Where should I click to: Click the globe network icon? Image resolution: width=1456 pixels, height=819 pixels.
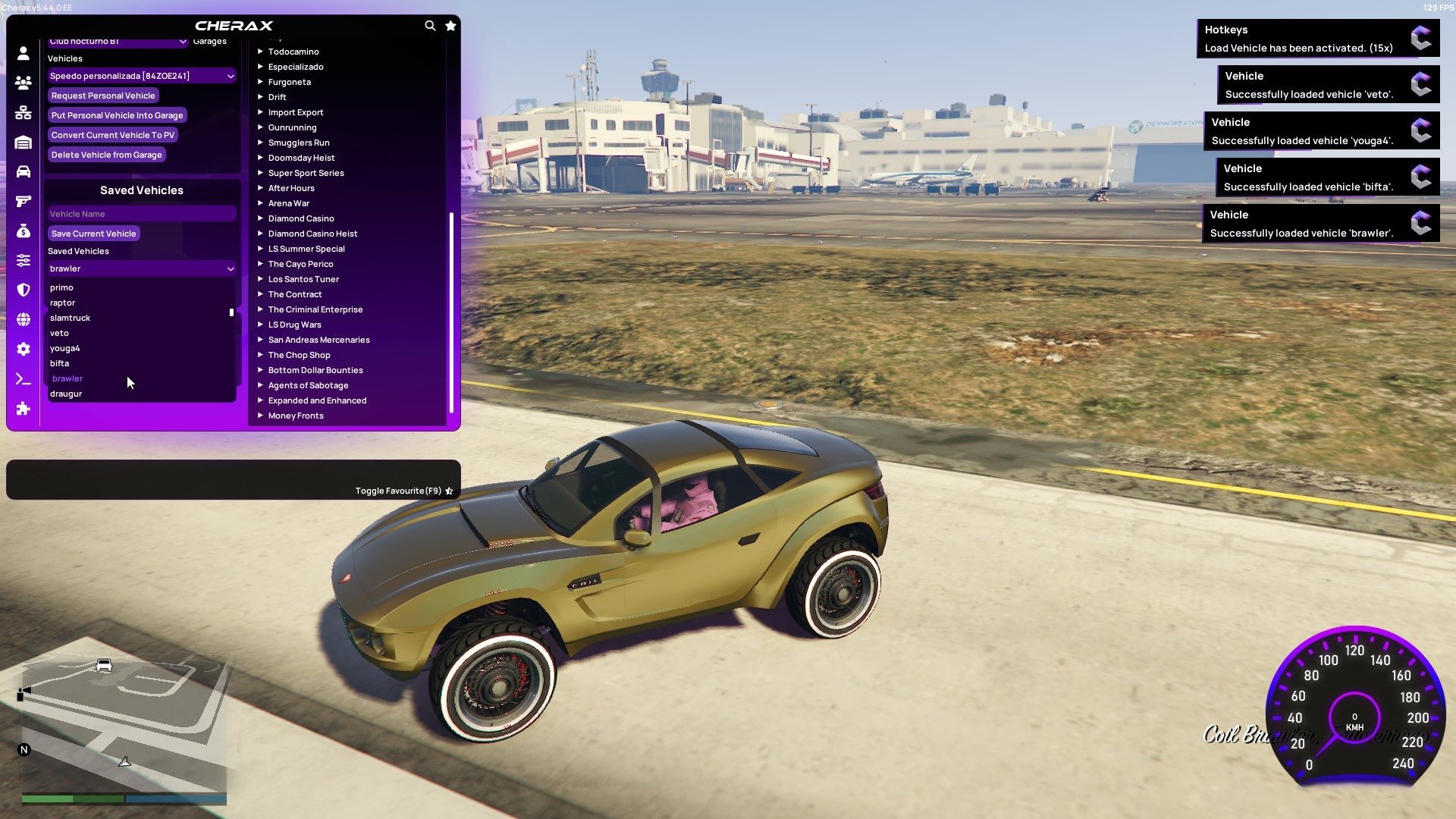[x=23, y=318]
